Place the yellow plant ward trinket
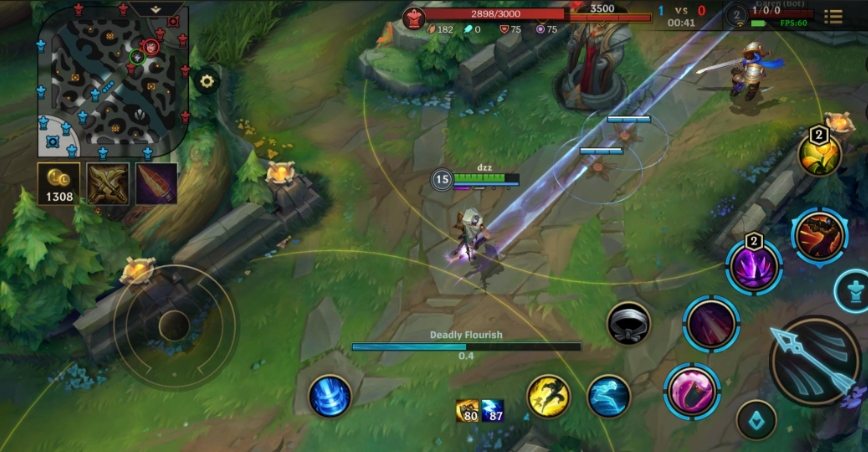 click(819, 154)
